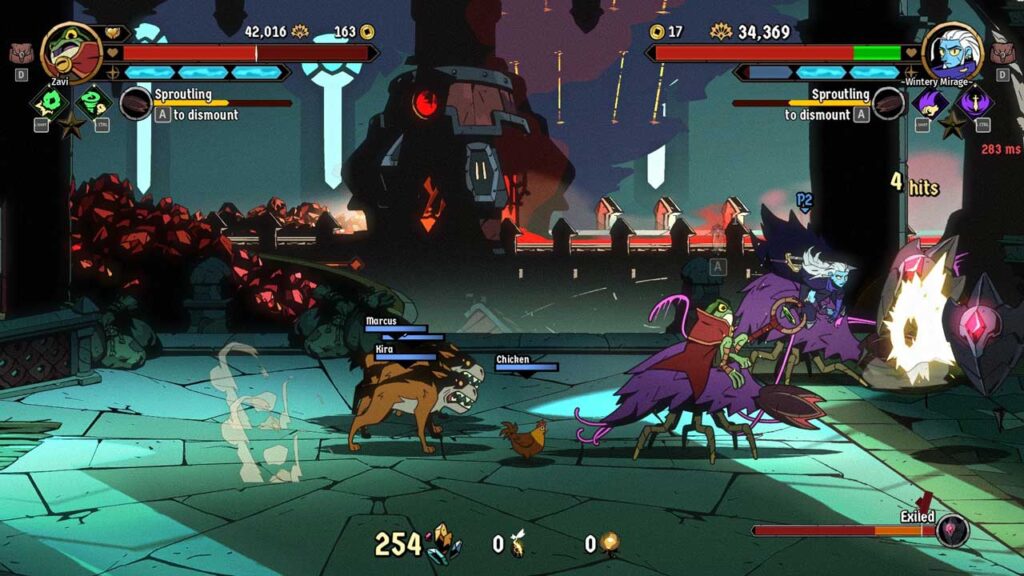
Task: Select Zavi's Sproutling mount icon
Action: tap(135, 103)
